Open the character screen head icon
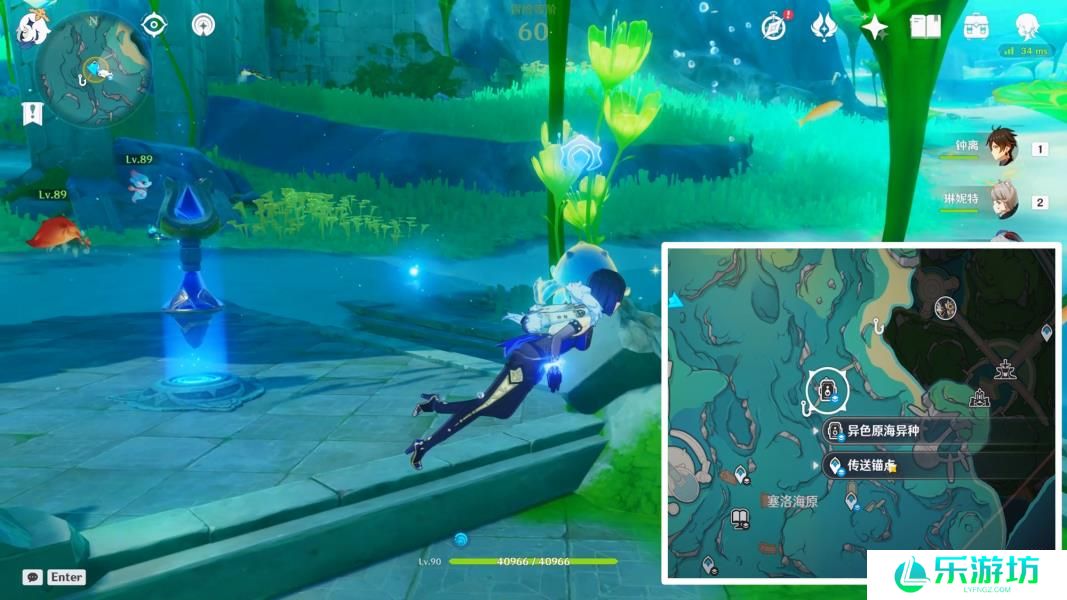 1027,26
